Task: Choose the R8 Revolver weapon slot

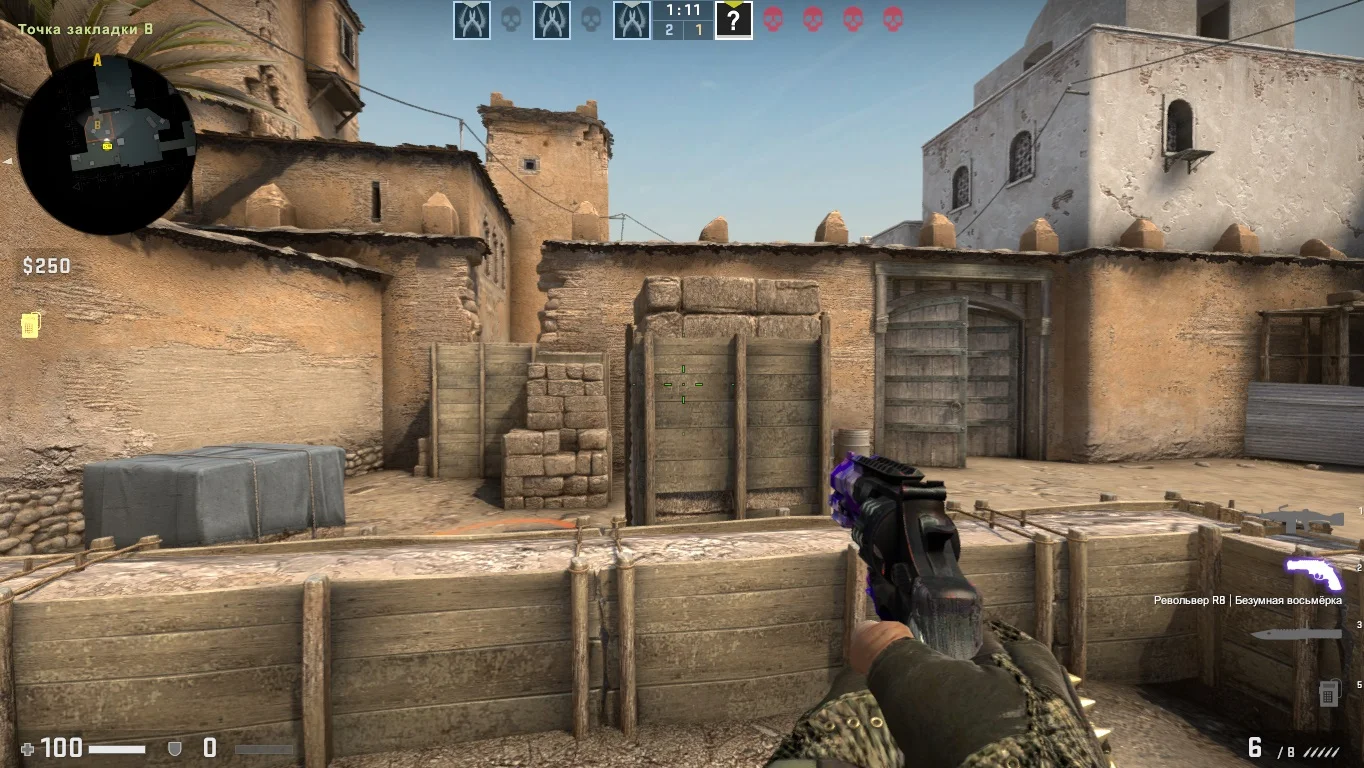Action: 1313,574
